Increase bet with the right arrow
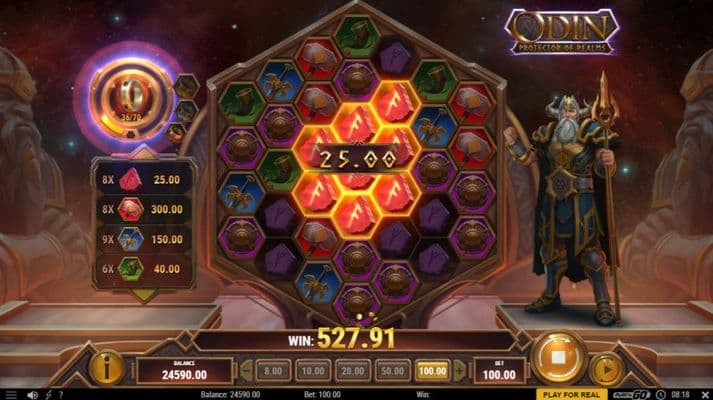713x400 pixels. pyautogui.click(x=459, y=370)
